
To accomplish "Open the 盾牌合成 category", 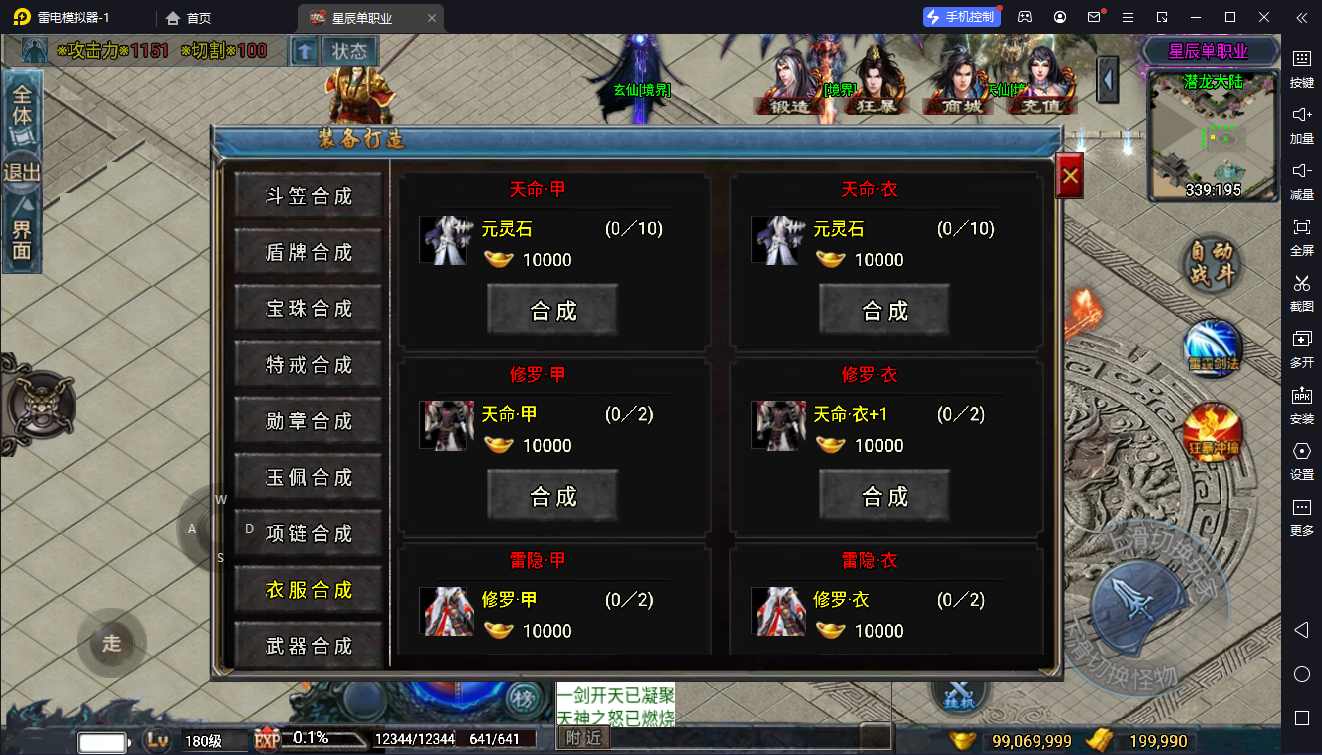I will 309,253.
